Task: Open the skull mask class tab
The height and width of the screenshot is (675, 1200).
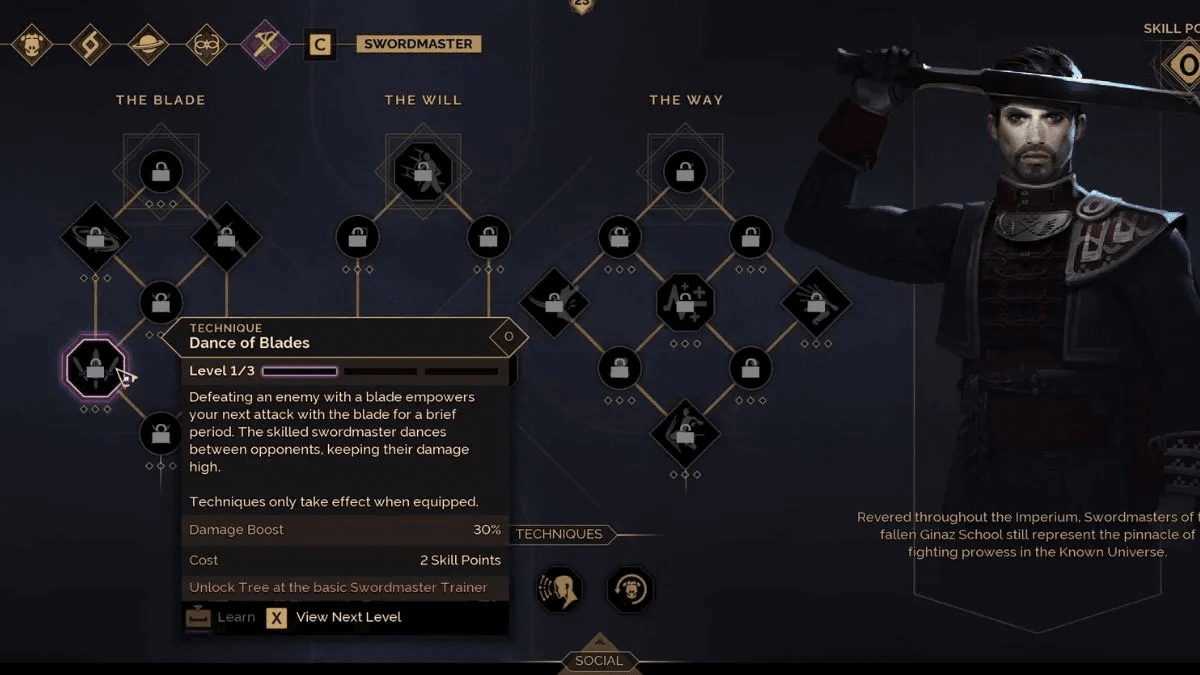Action: pyautogui.click(x=32, y=45)
